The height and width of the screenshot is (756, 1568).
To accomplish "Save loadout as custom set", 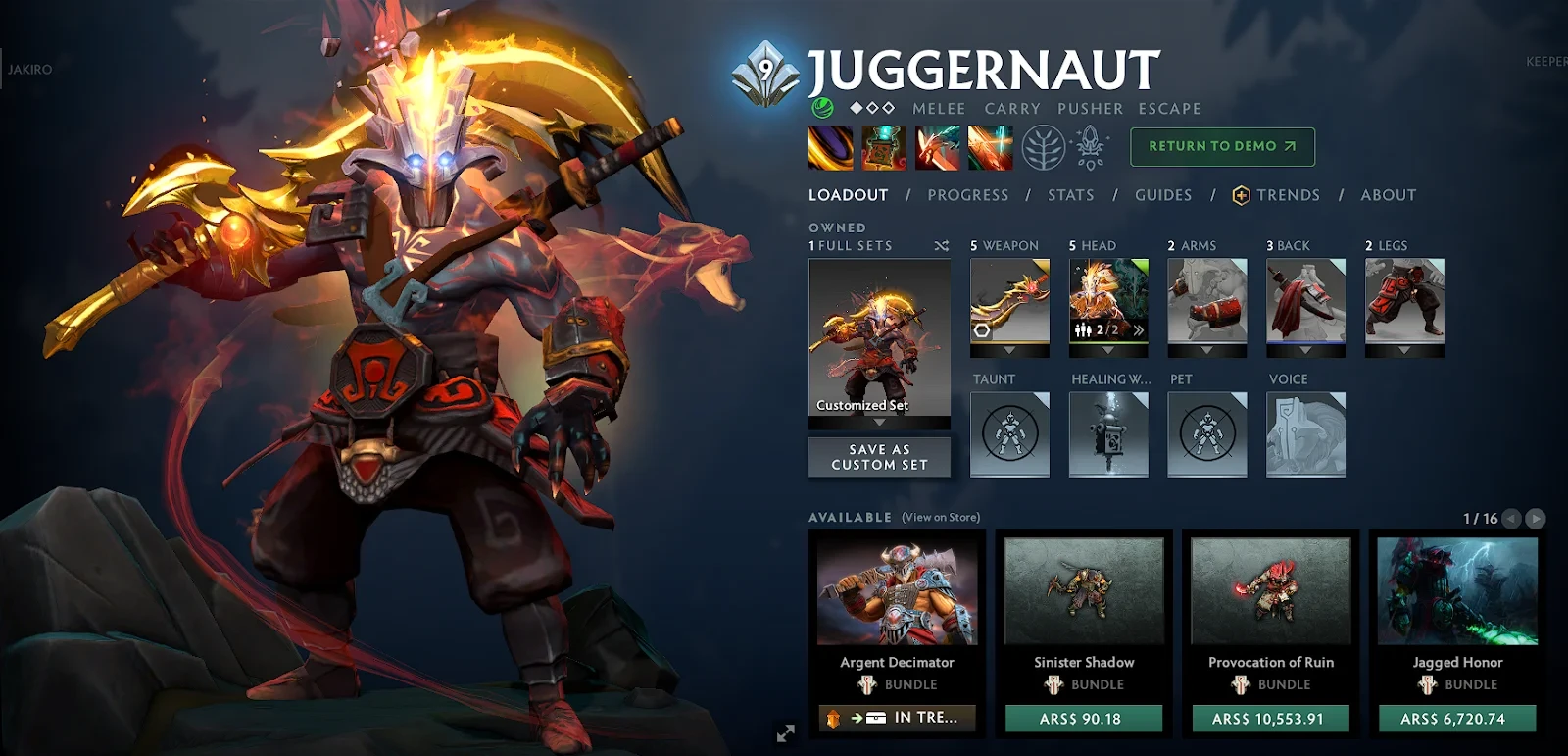I will click(x=879, y=457).
